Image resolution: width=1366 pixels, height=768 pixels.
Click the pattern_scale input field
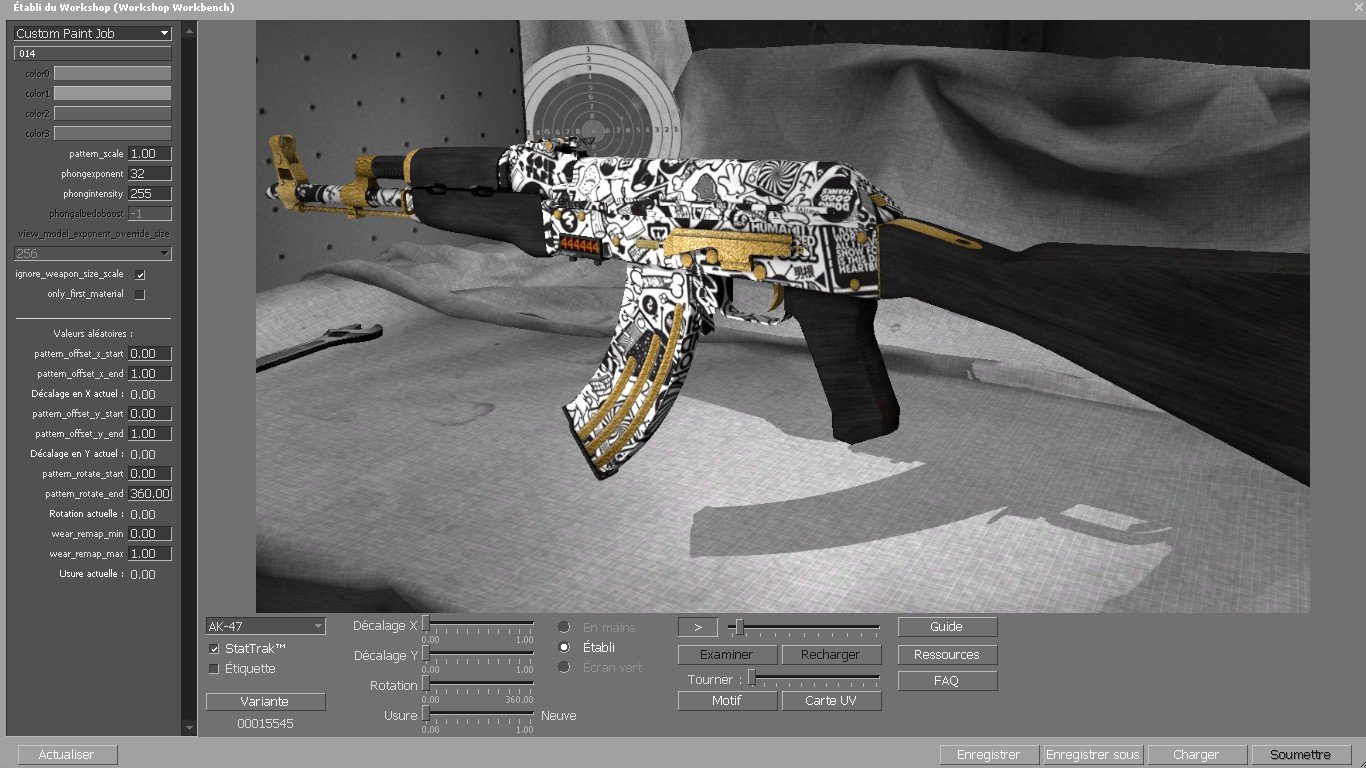click(x=150, y=154)
